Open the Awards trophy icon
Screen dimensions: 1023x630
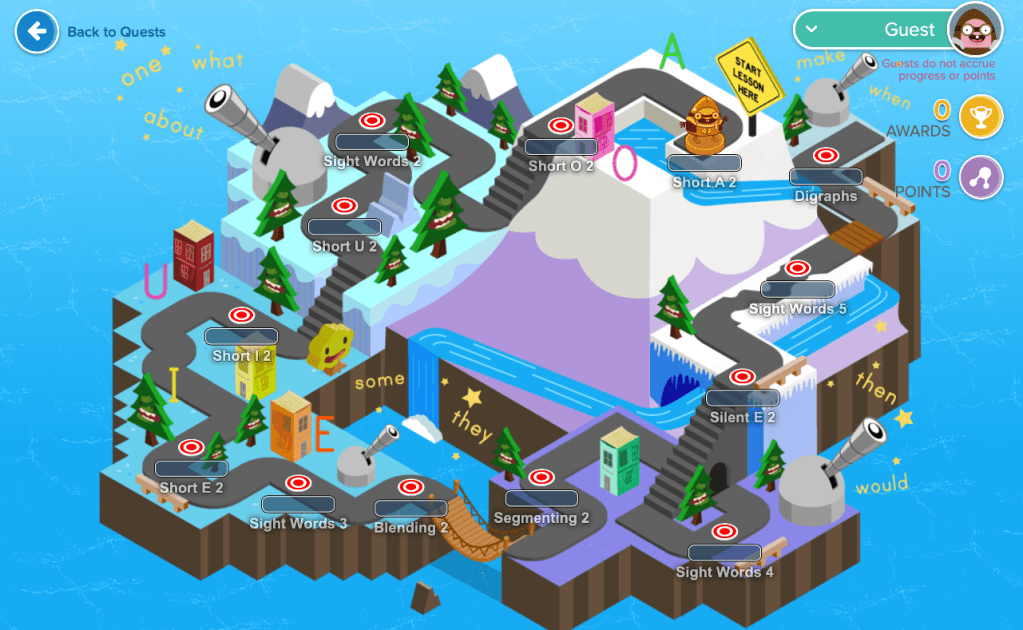980,117
